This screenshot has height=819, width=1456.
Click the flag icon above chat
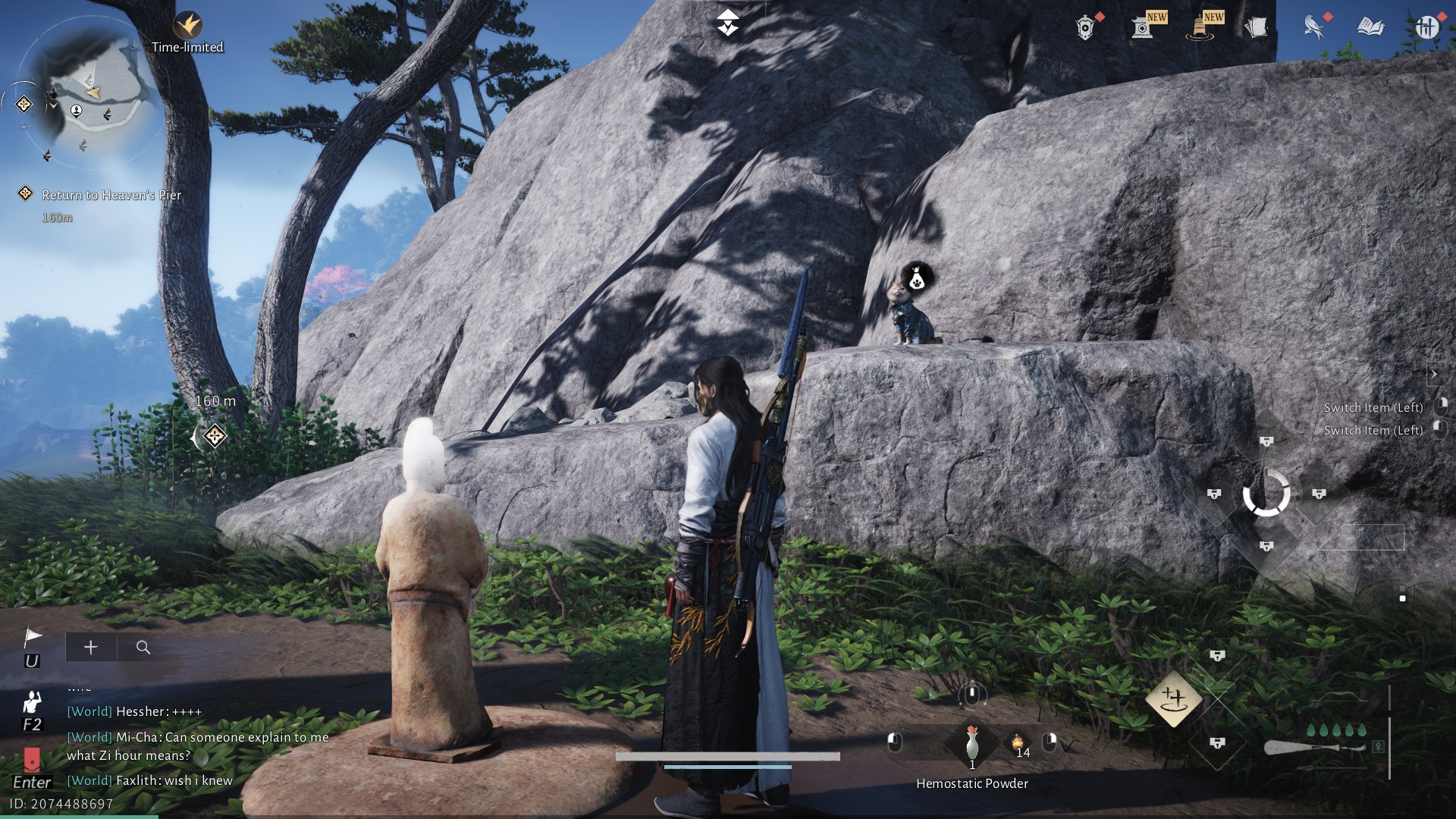pos(33,637)
